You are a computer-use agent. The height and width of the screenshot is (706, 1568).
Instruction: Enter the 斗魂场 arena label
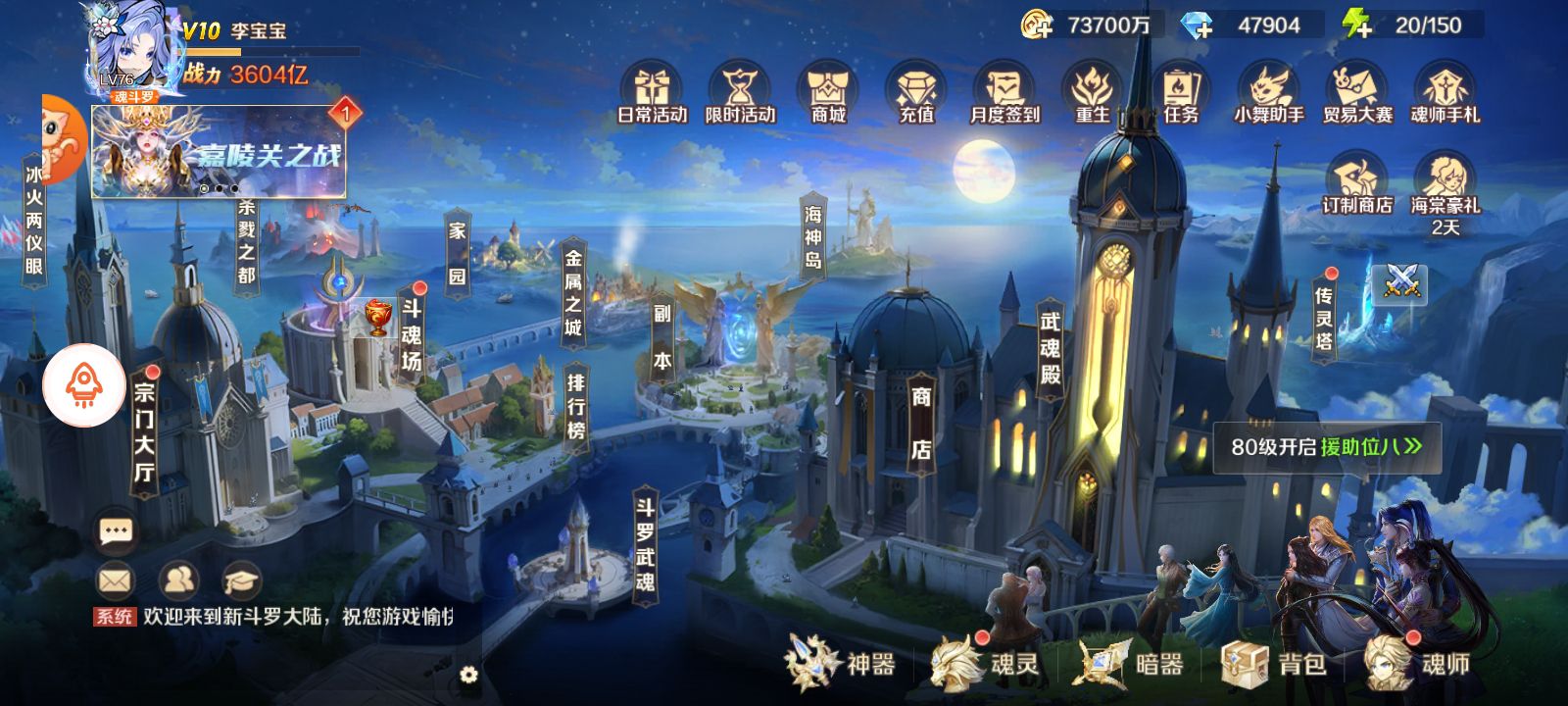411,333
